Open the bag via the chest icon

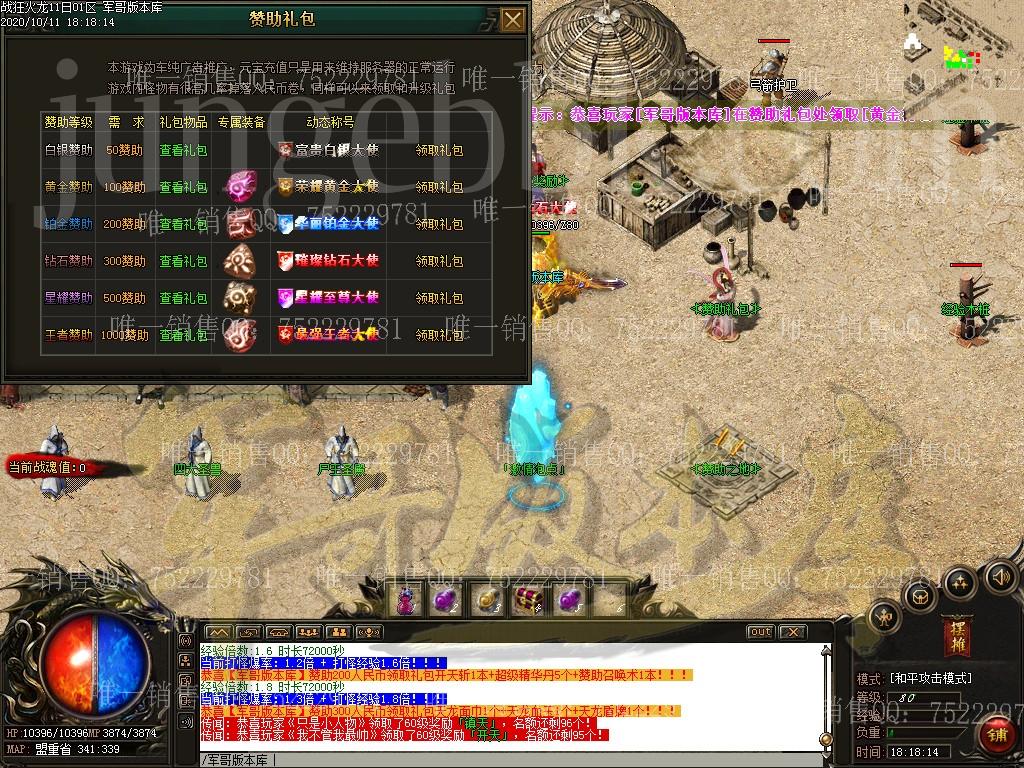(x=920, y=597)
